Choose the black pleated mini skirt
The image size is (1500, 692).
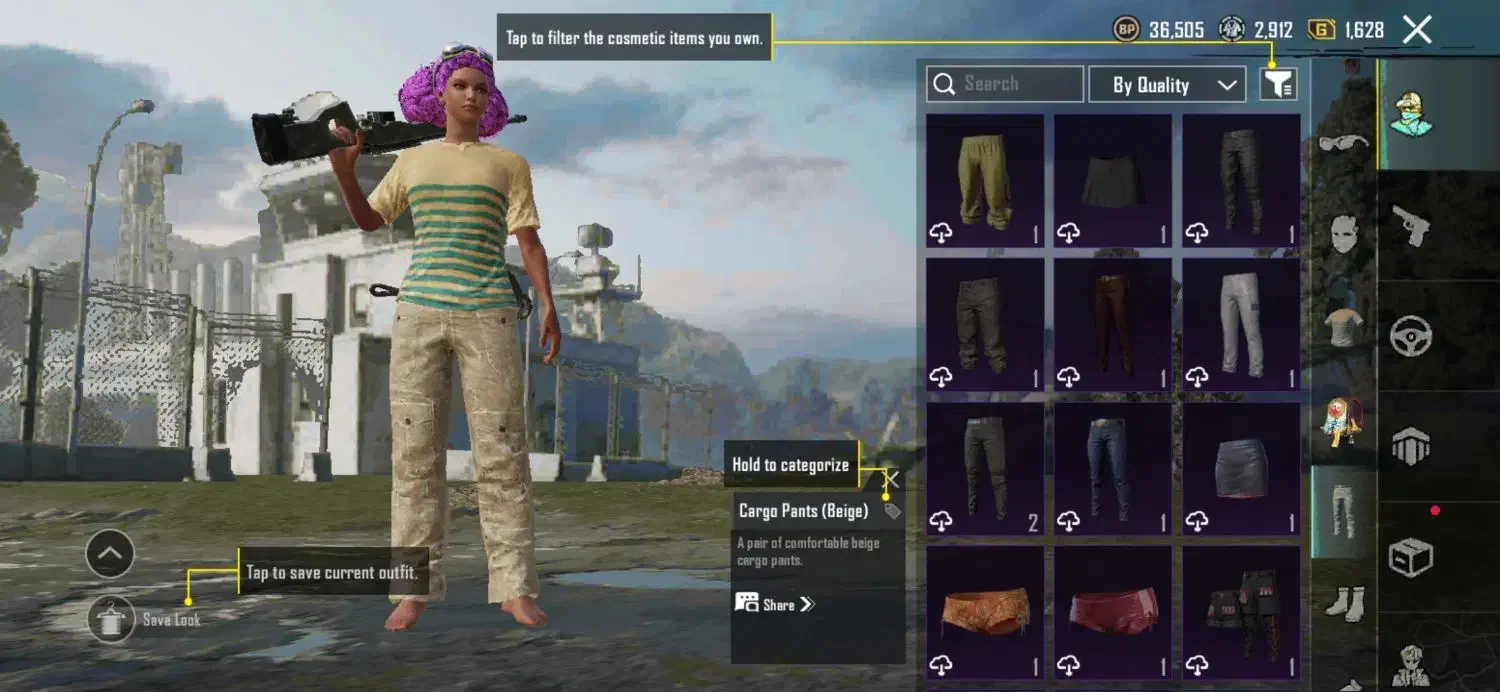(x=1113, y=180)
